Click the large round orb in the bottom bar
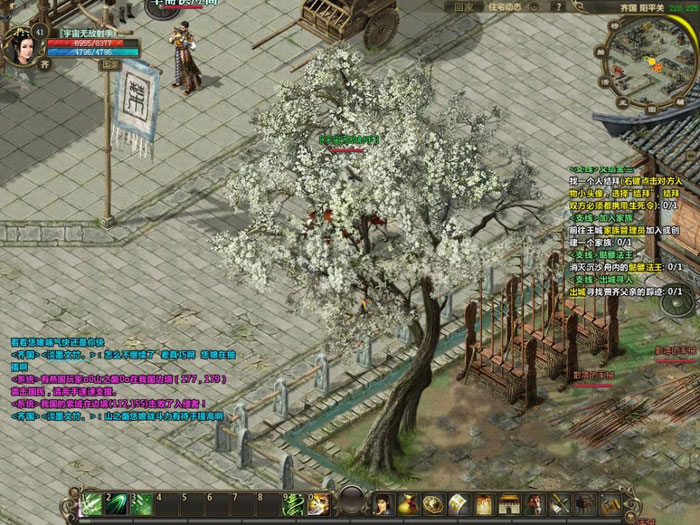This screenshot has height=525, width=700. point(352,500)
